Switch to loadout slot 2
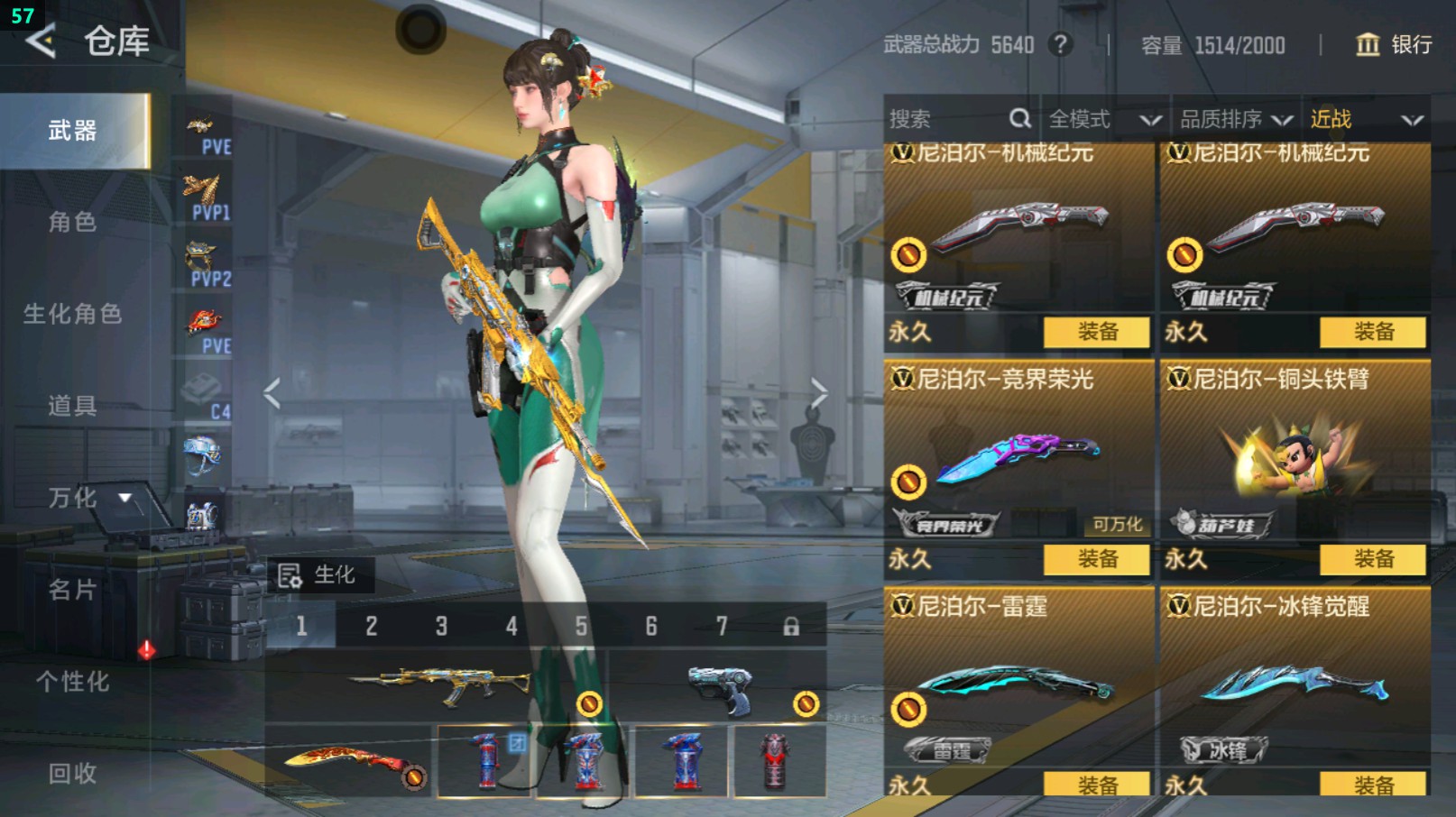The width and height of the screenshot is (1456, 817). pyautogui.click(x=371, y=626)
